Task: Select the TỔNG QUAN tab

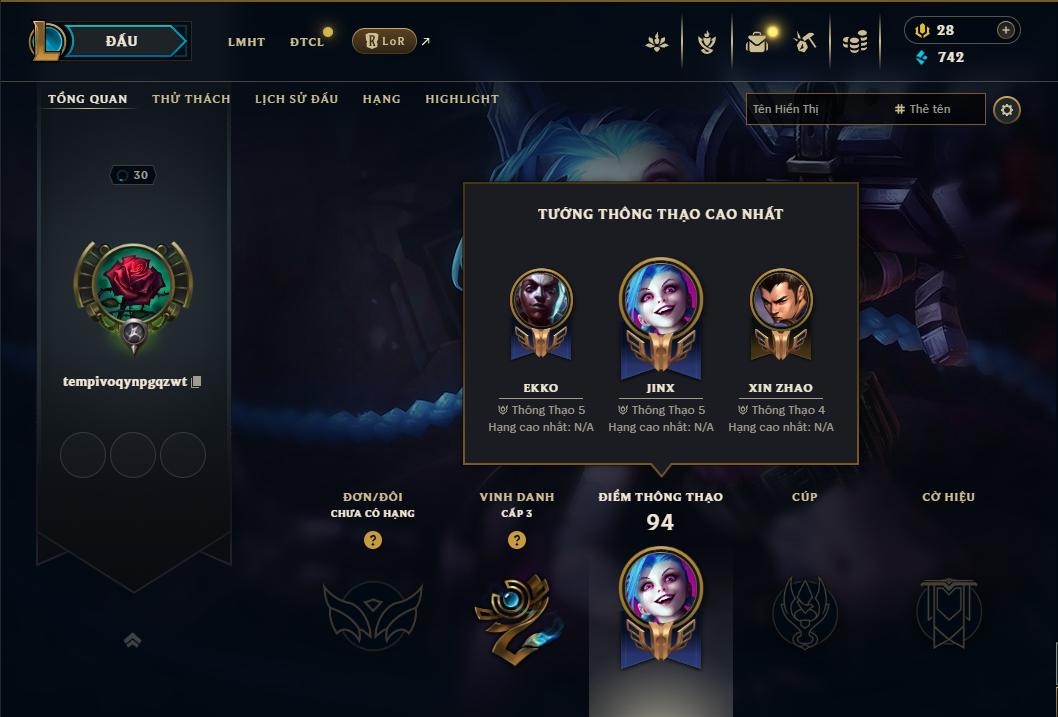Action: 88,99
